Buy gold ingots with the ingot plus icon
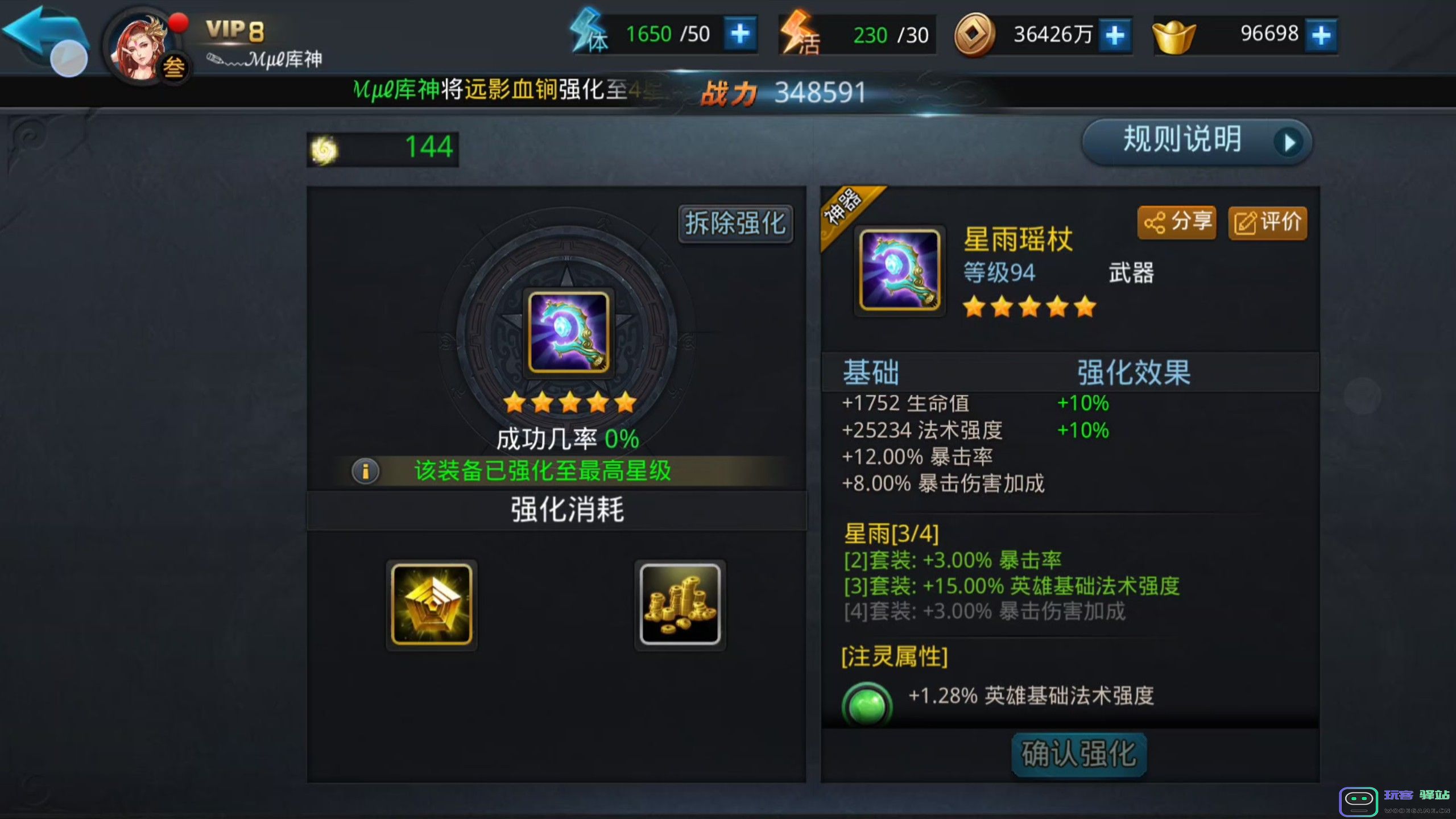The image size is (1456, 819). (1321, 34)
